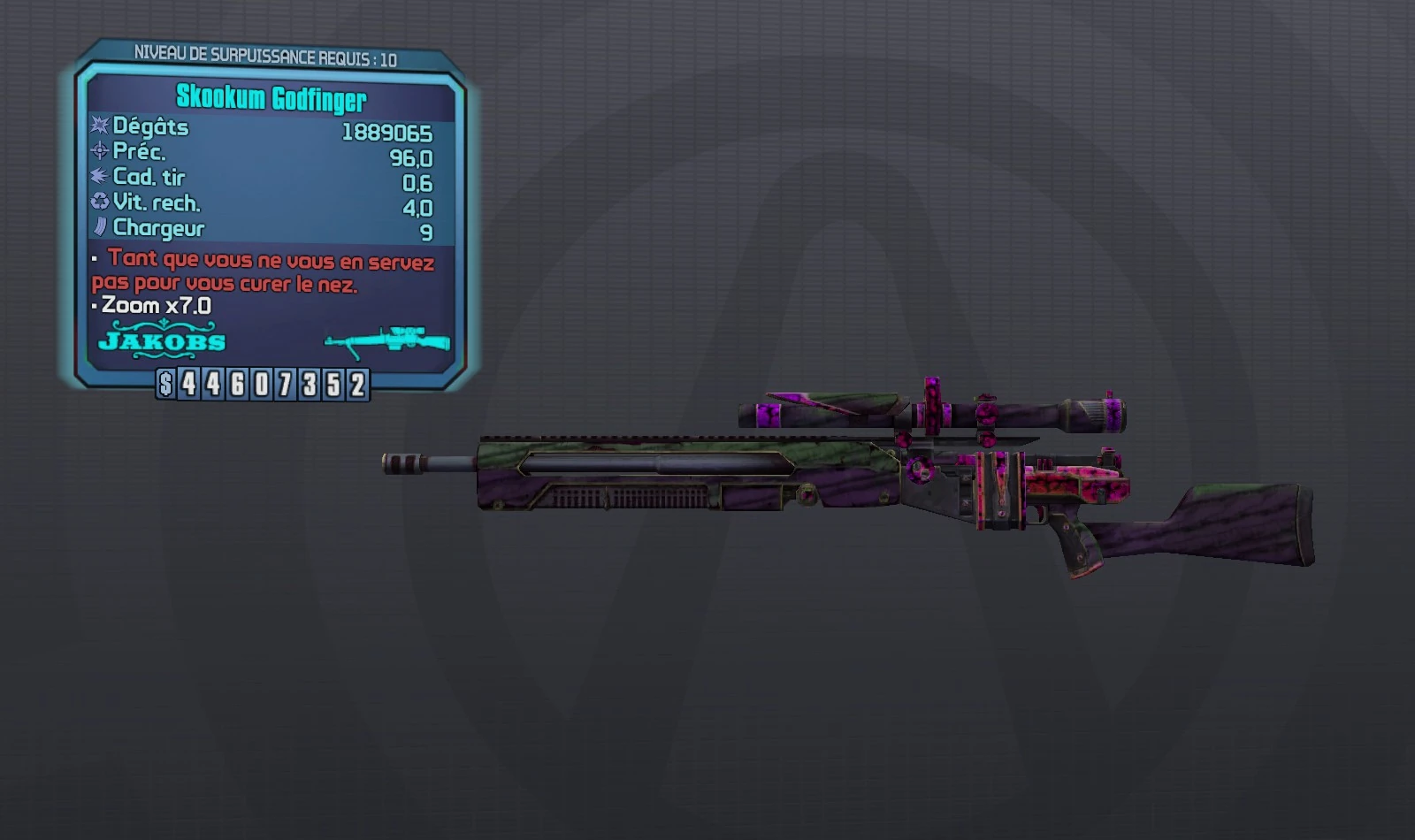
Task: Toggle the Zoom x7.0 bullet entry
Action: pyautogui.click(x=96, y=307)
